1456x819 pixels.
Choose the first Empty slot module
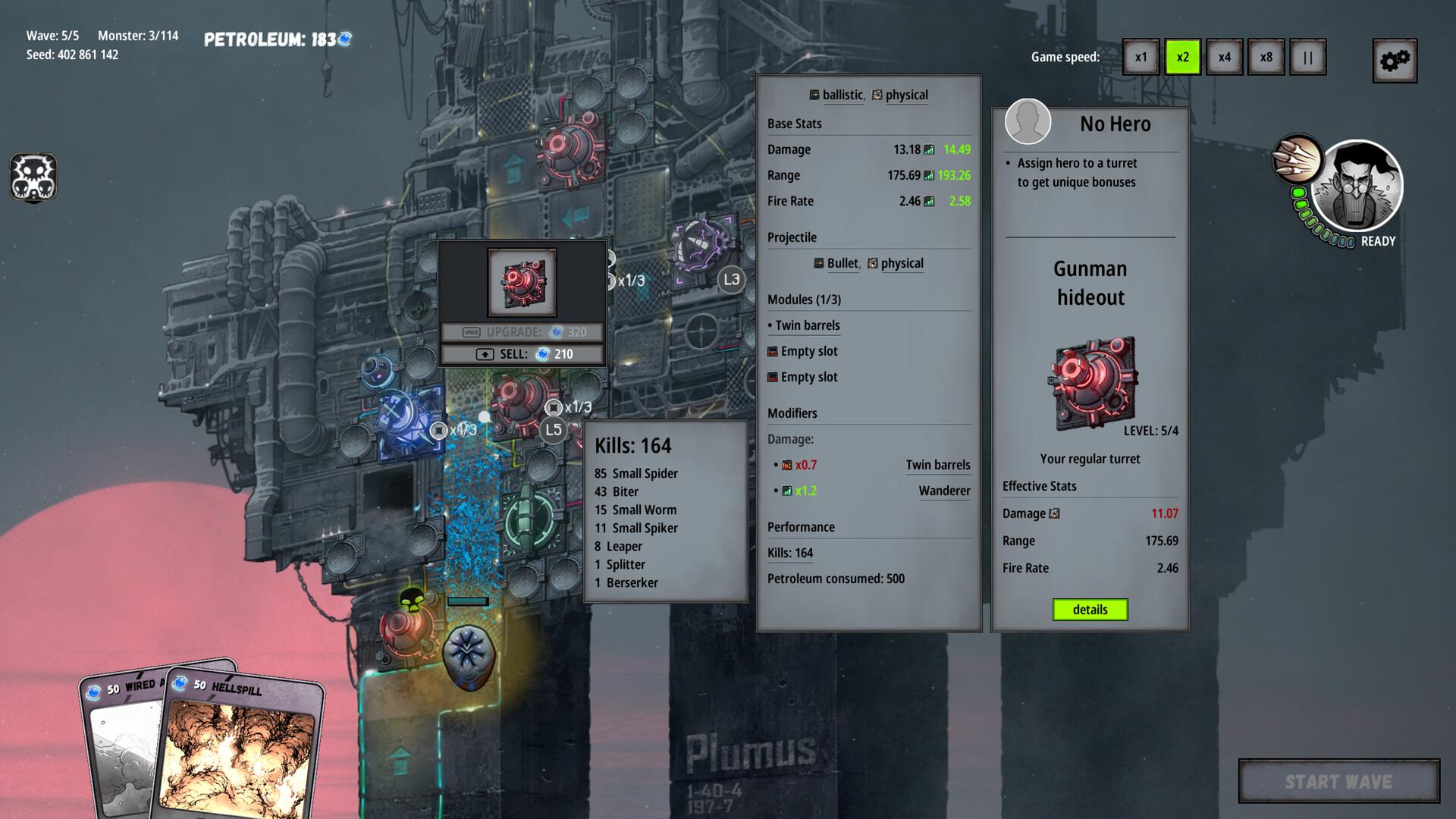coord(808,351)
